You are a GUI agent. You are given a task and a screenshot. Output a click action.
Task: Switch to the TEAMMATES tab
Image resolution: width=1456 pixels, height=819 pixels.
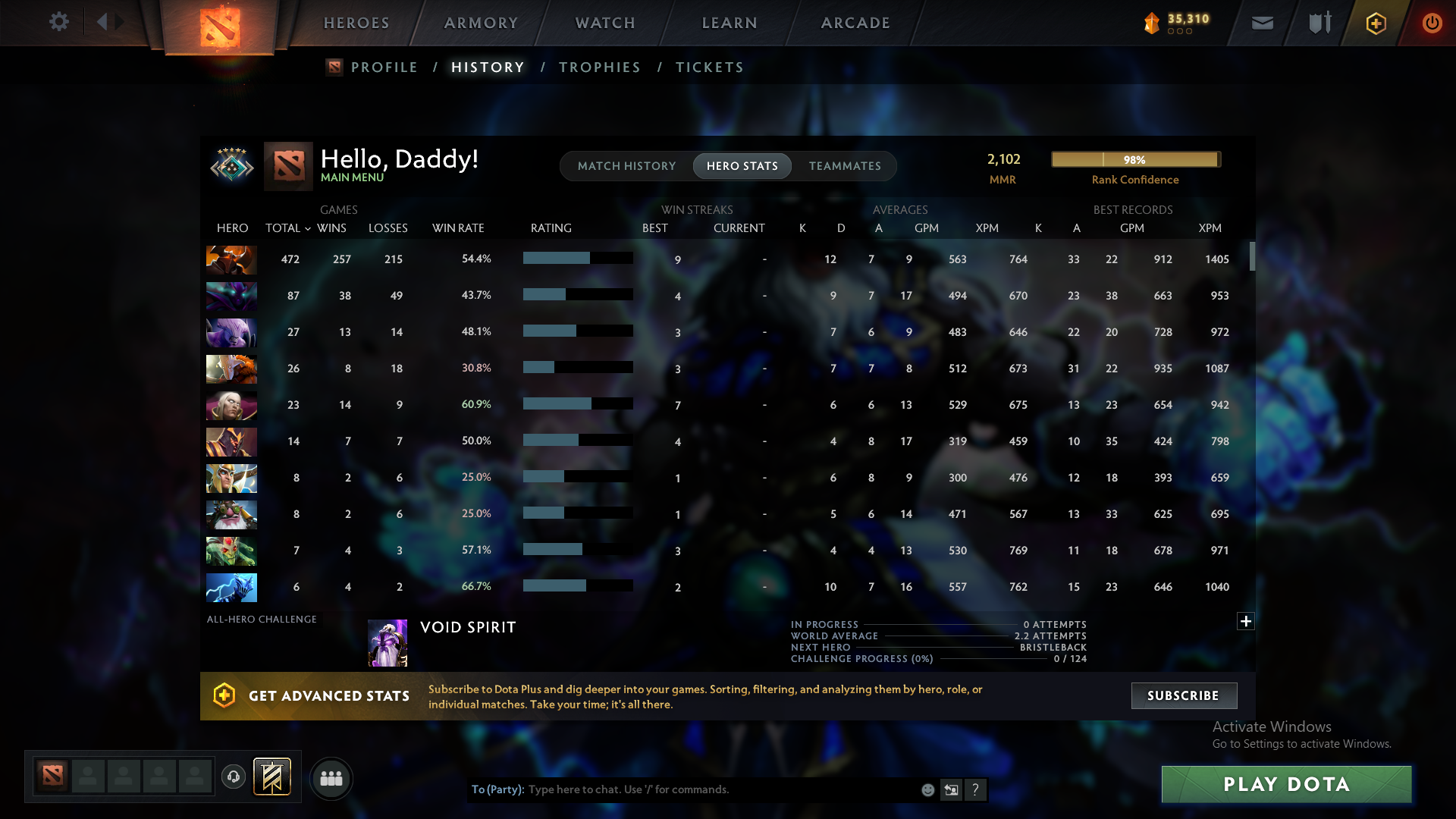pyautogui.click(x=844, y=165)
